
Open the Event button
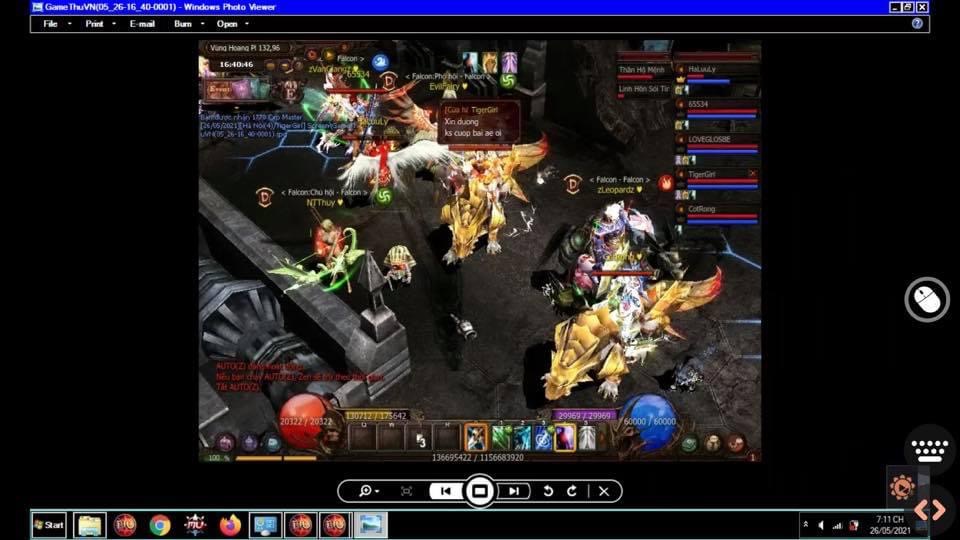219,89
